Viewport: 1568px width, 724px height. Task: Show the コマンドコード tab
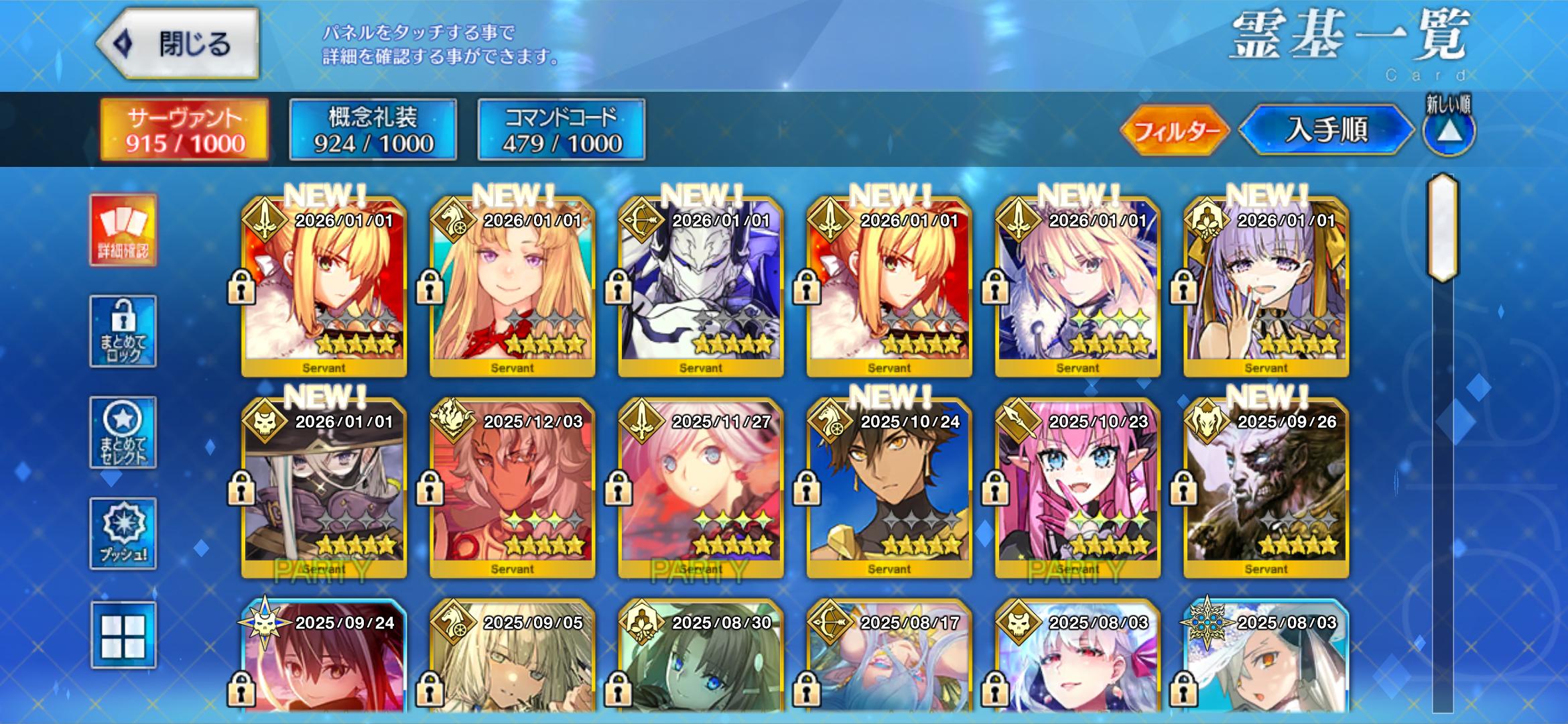click(562, 130)
